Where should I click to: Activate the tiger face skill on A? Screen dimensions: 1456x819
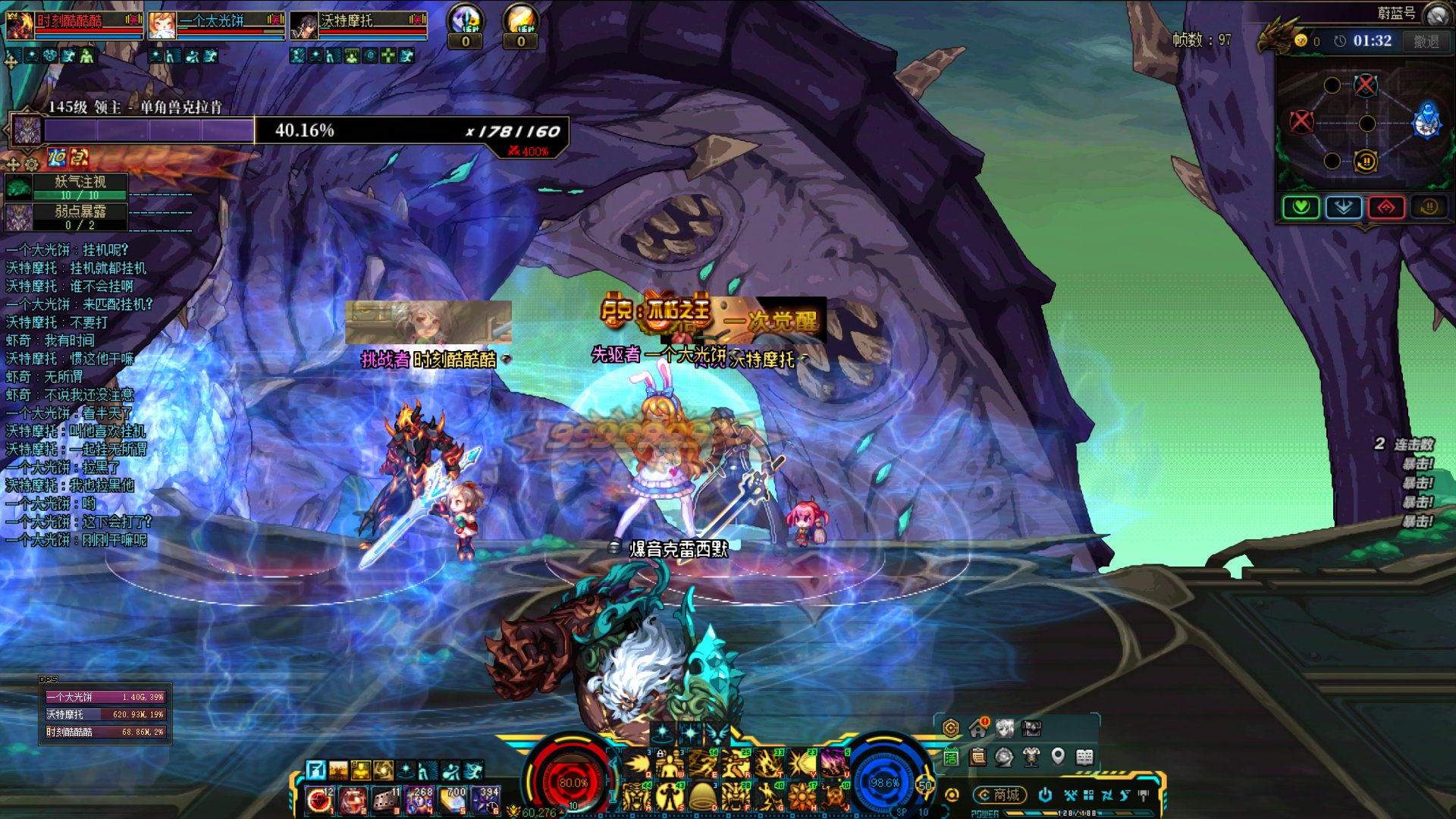[x=635, y=797]
